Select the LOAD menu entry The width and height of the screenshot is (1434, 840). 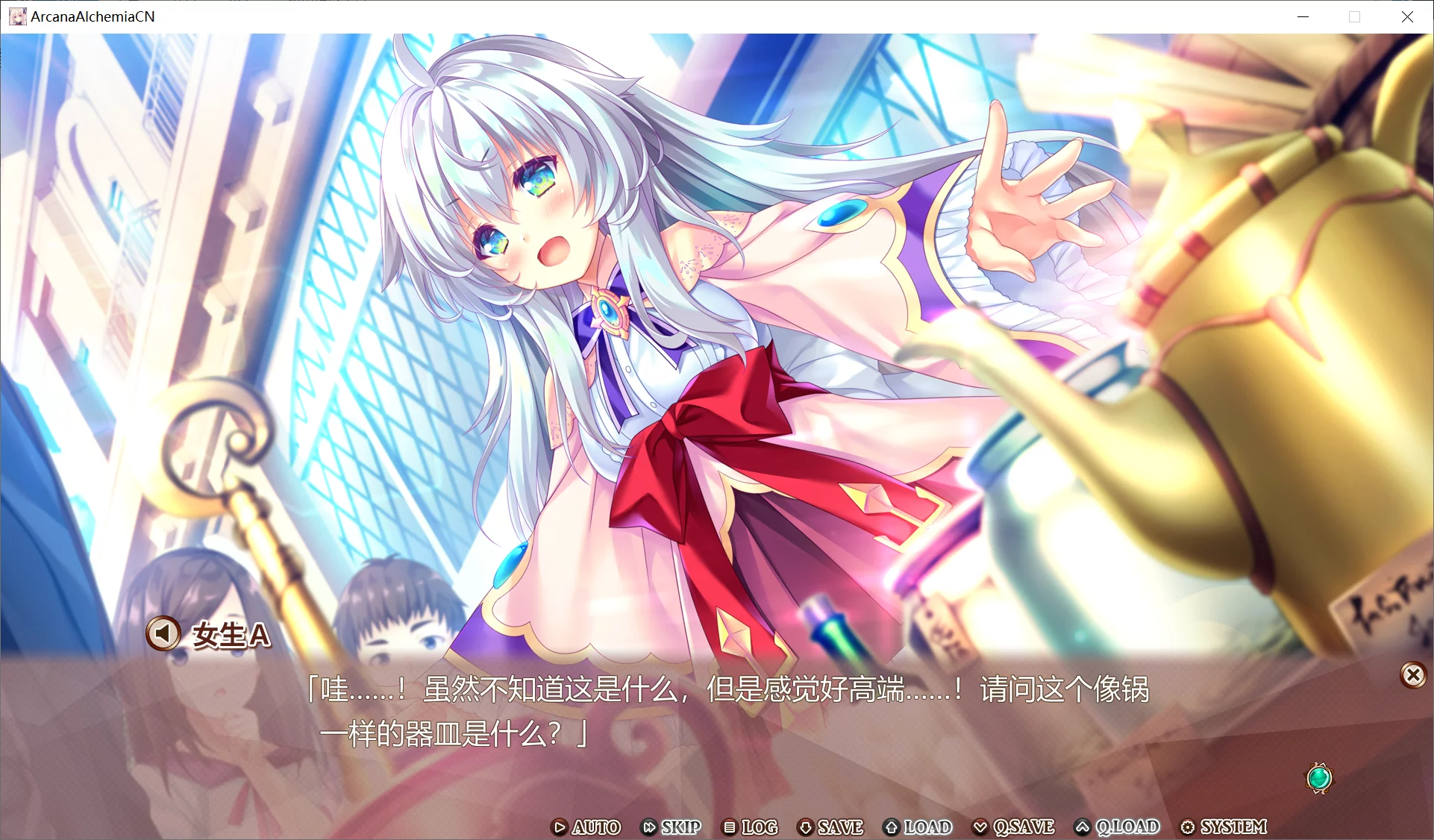pos(927,827)
